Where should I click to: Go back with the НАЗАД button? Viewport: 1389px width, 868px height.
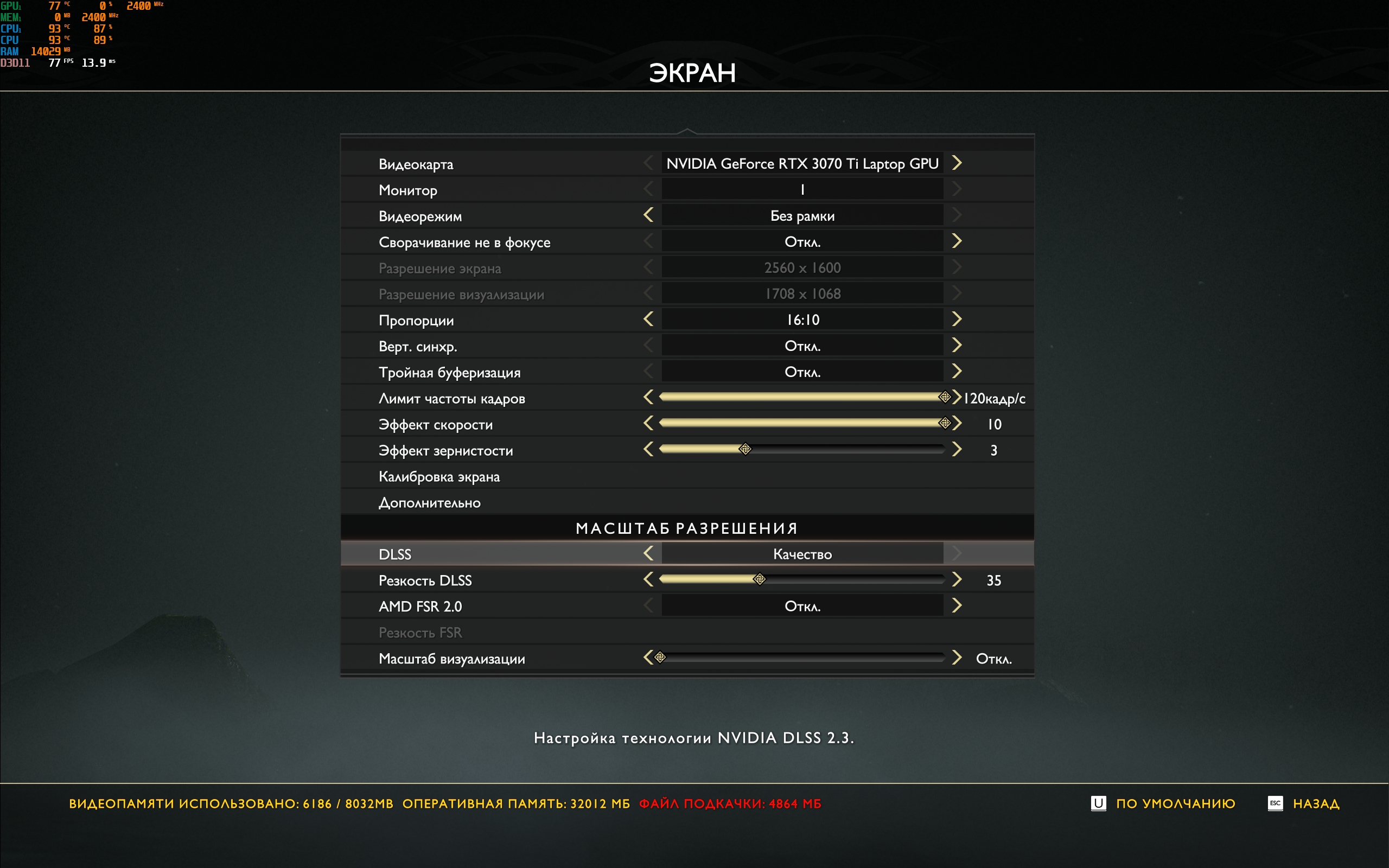1315,803
